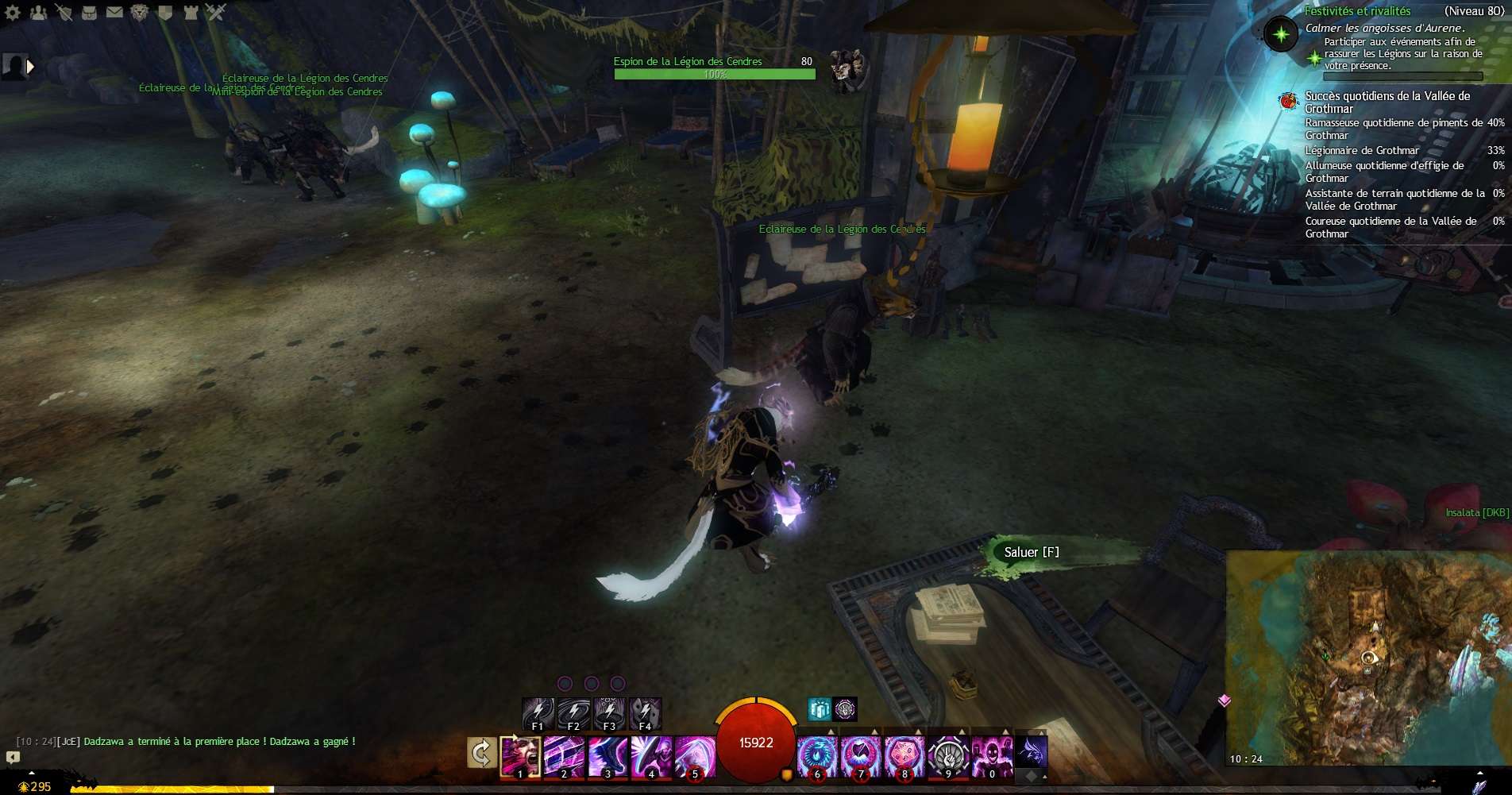This screenshot has height=795, width=1512.
Task: Open the game options gear icon
Action: coord(12,12)
